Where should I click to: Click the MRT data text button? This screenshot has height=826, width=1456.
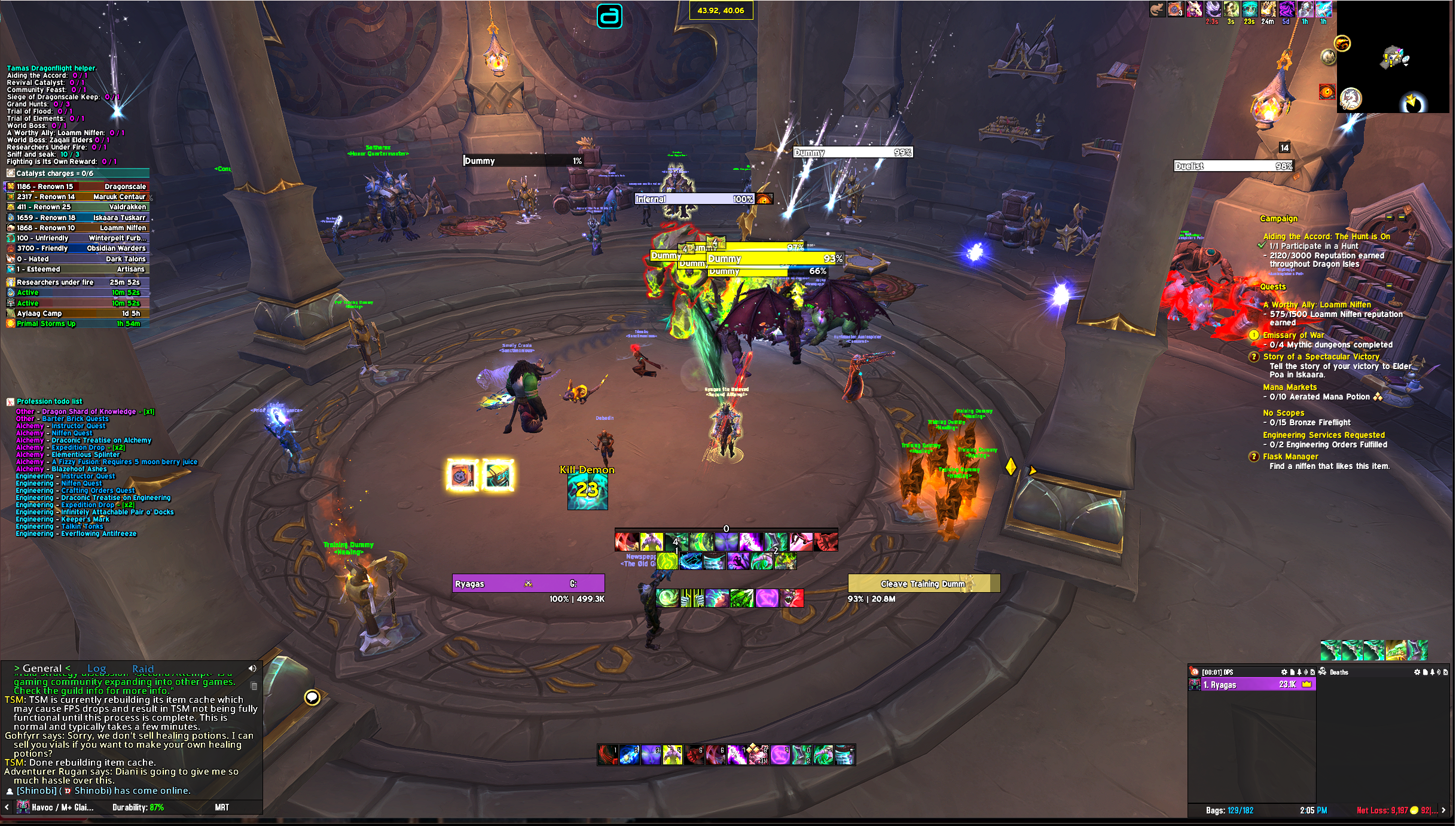[222, 807]
